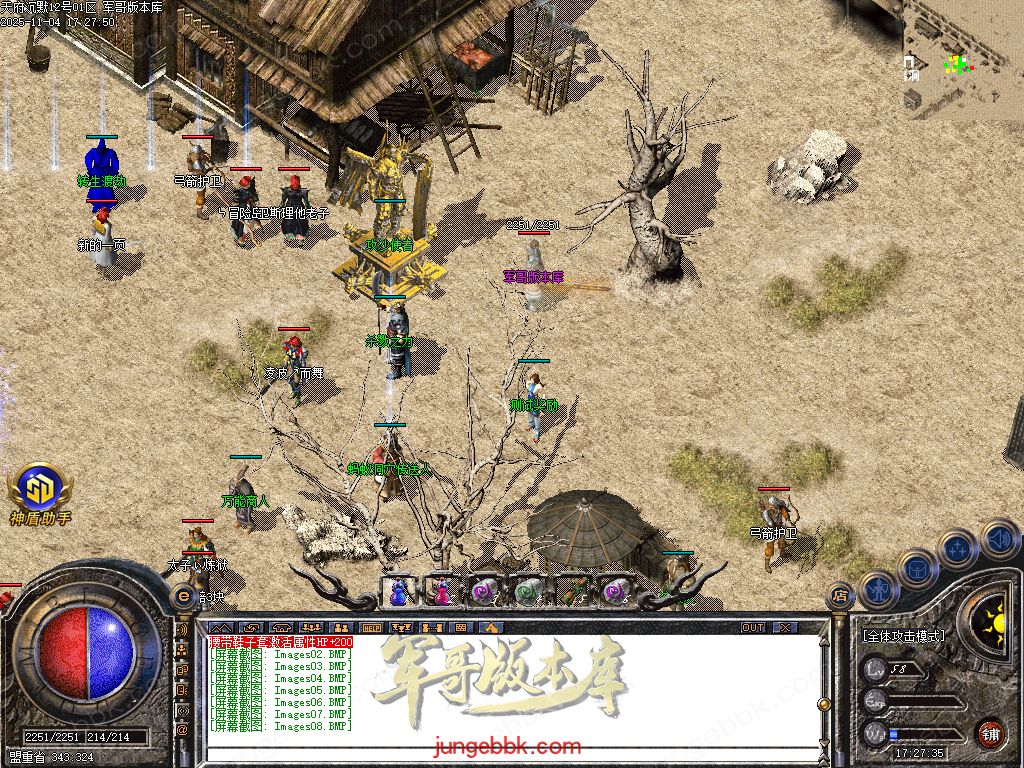Use the blue potion in the first belt slot

point(399,591)
